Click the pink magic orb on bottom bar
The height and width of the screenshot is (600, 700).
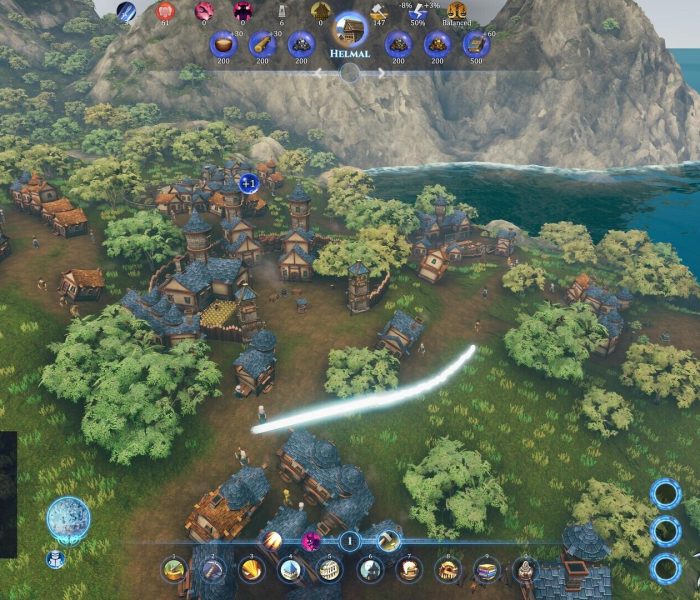[x=311, y=541]
